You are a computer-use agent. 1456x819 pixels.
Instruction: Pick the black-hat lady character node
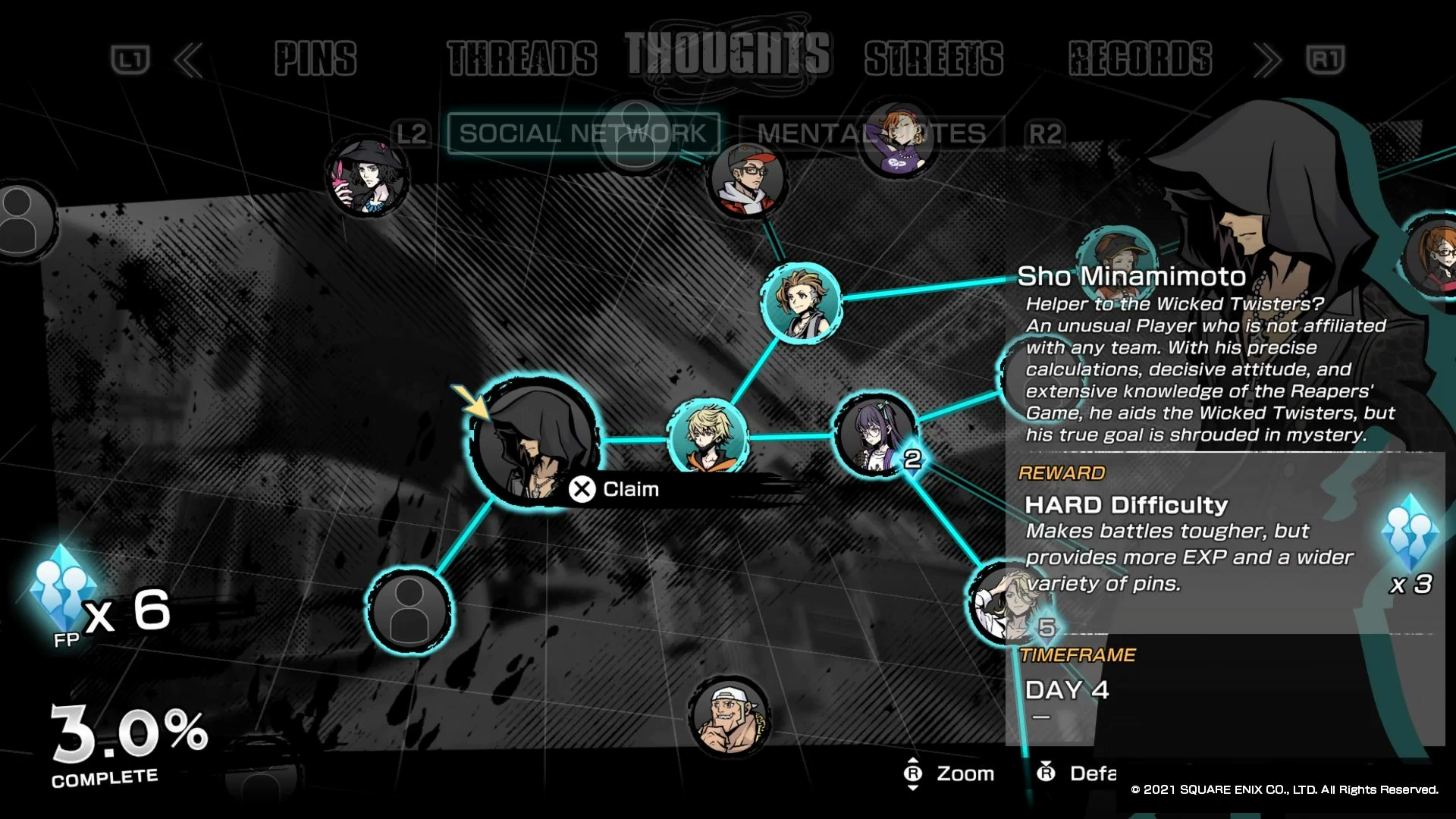(367, 177)
